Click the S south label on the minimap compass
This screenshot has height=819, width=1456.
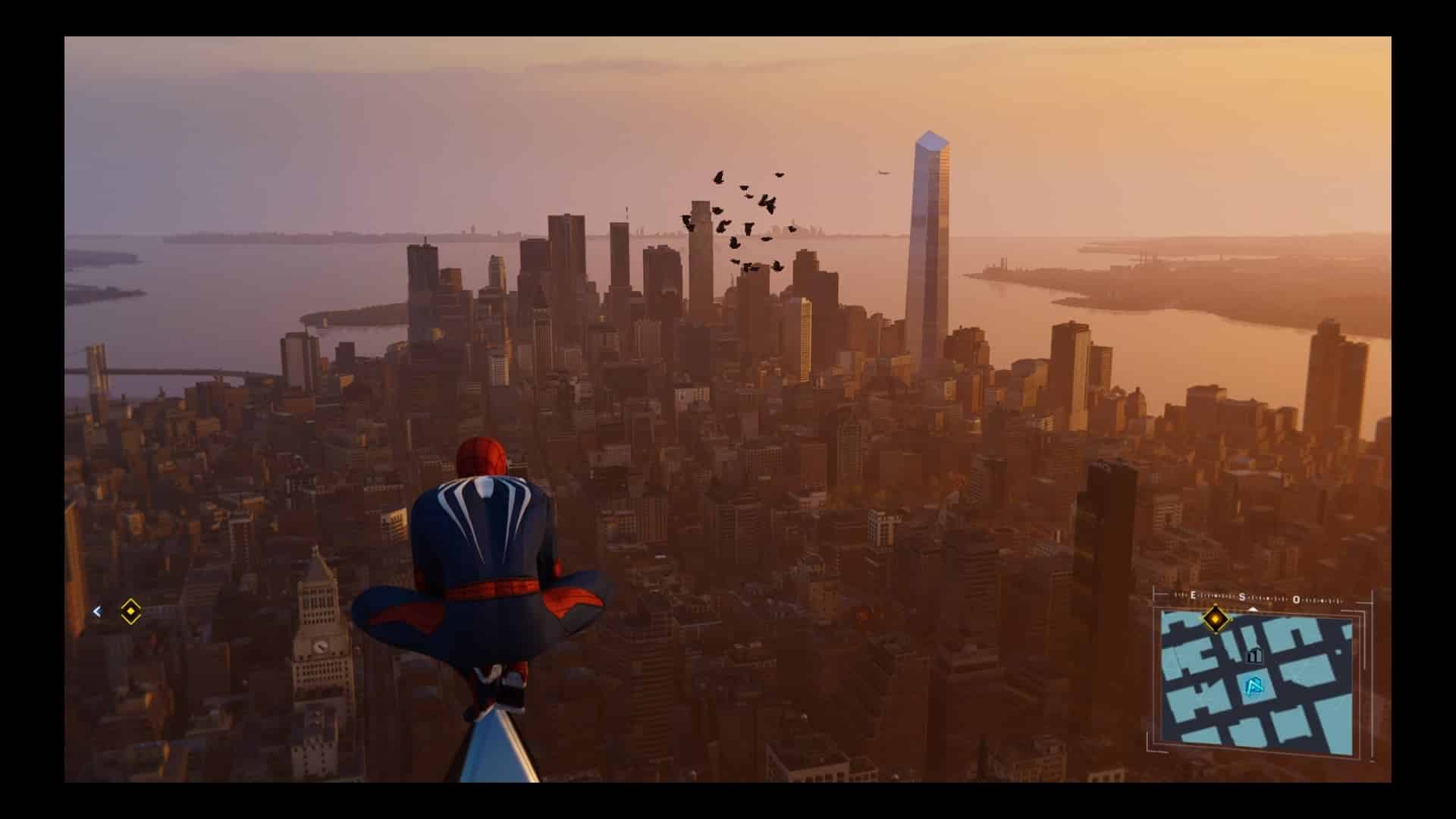1241,596
